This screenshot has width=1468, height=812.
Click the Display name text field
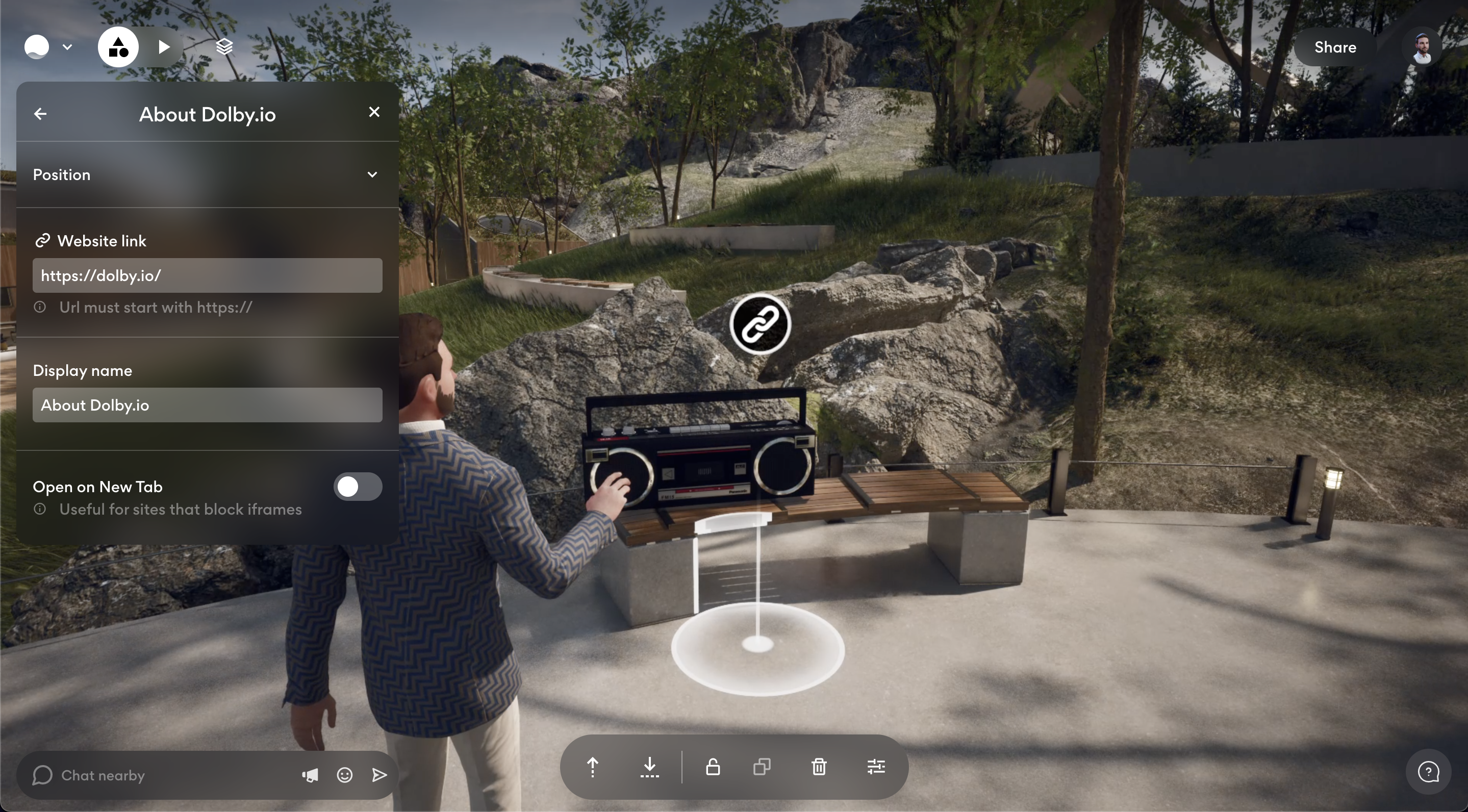tap(207, 405)
